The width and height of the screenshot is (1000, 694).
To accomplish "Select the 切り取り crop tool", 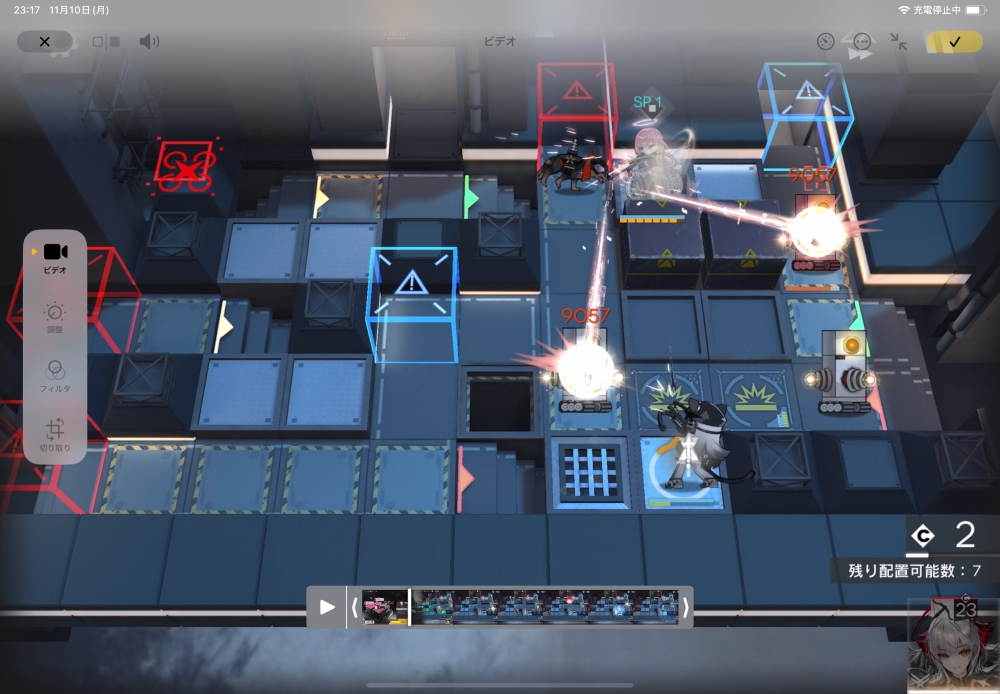I will [x=55, y=434].
